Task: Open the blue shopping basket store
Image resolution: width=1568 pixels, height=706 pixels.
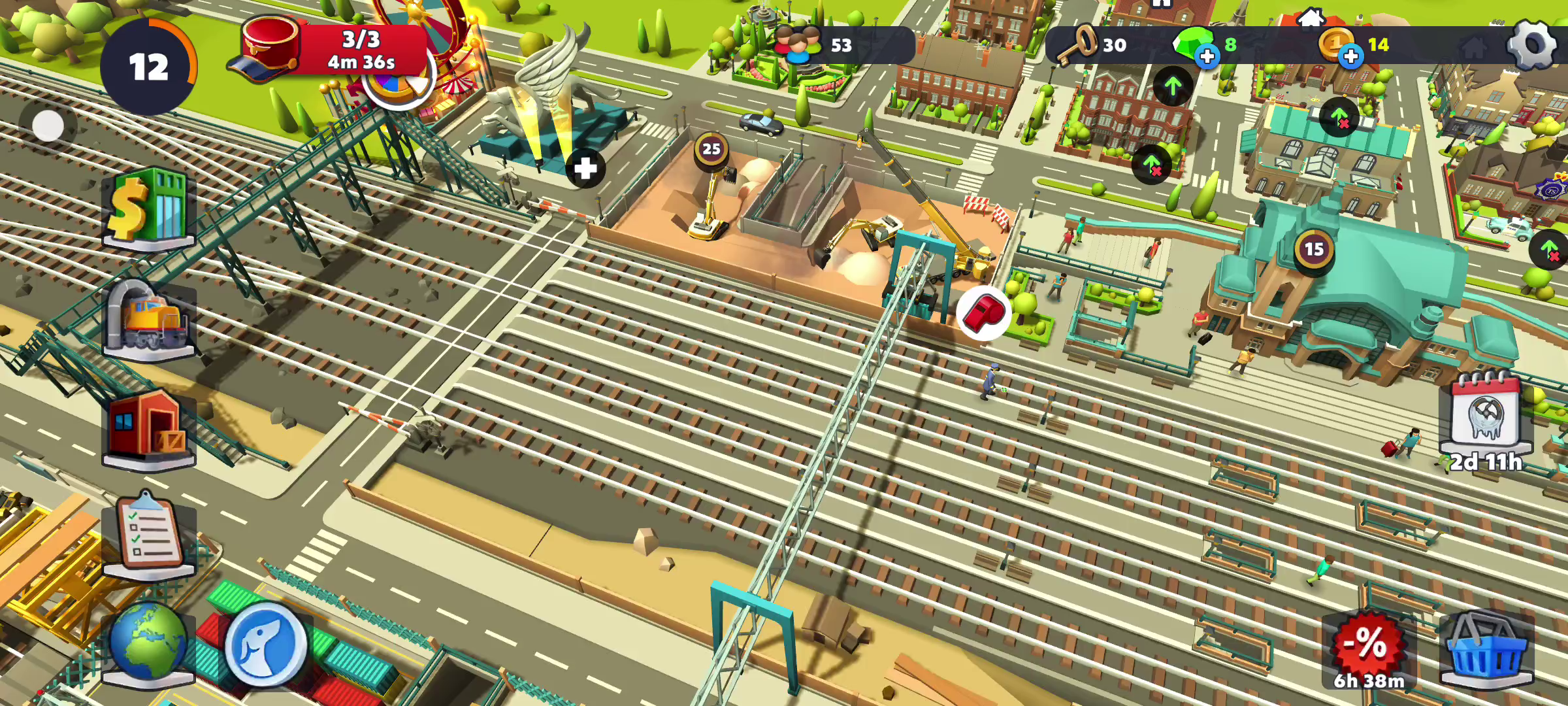Action: (1486, 648)
